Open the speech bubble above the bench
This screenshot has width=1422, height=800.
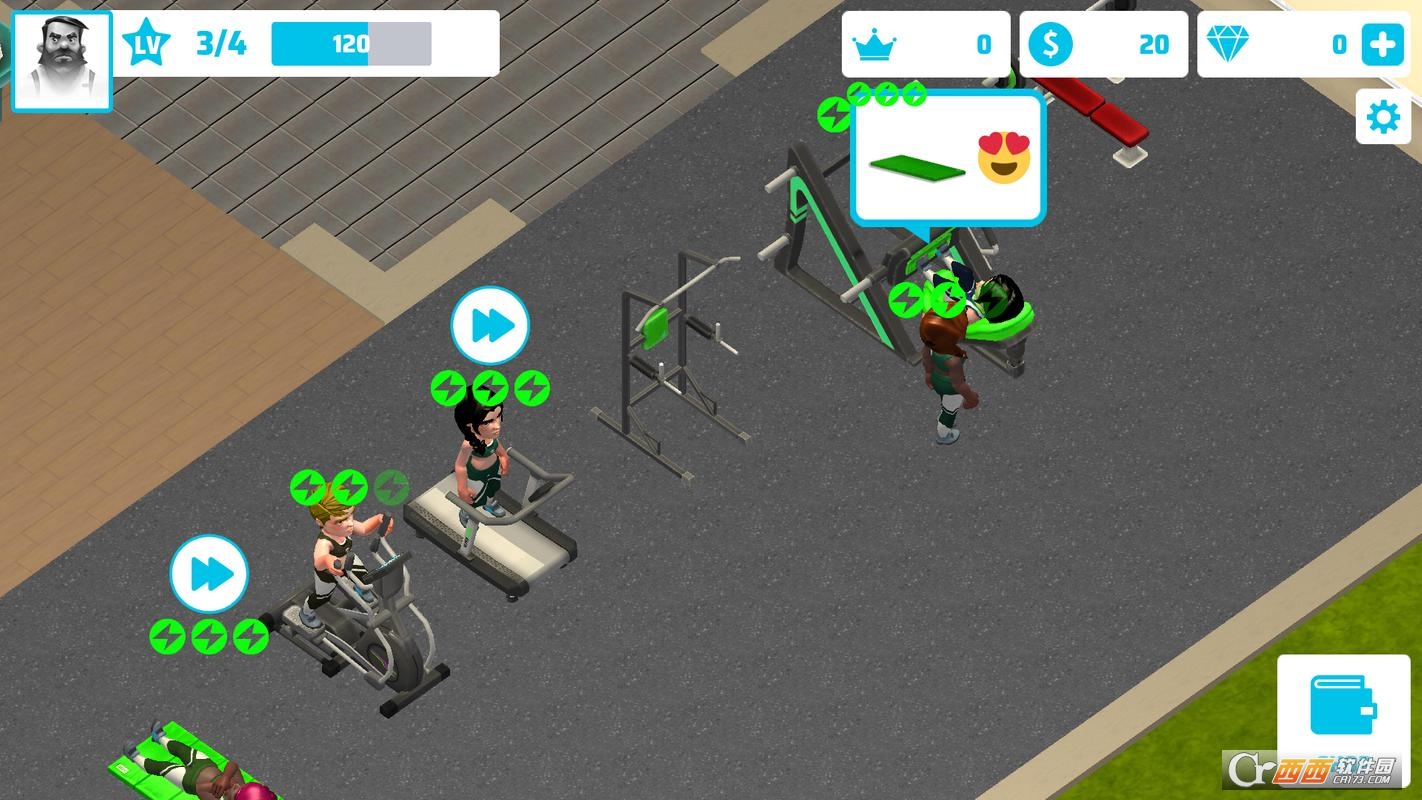click(948, 157)
